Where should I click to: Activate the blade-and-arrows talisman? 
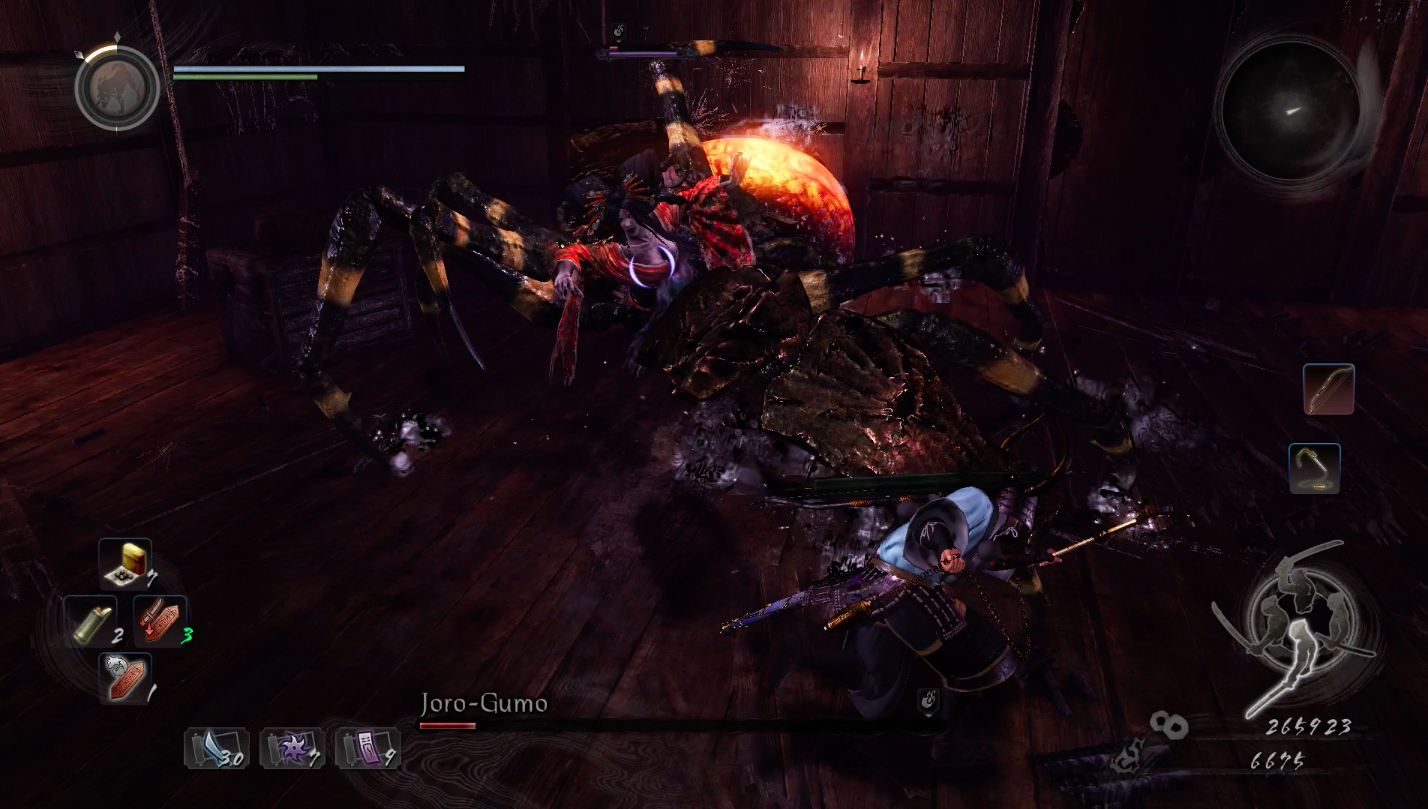tap(160, 621)
